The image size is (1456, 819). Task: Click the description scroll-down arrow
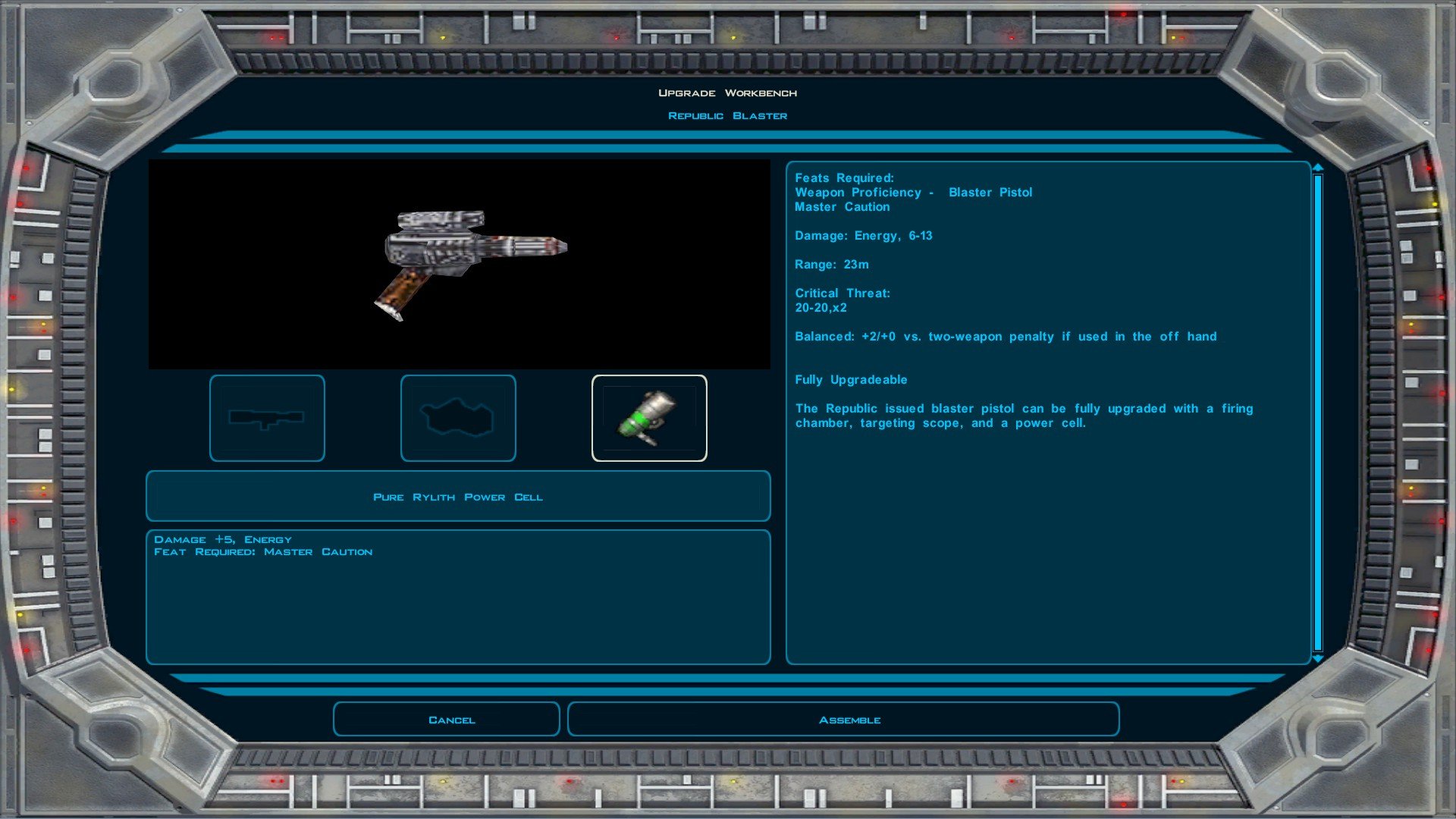click(x=1318, y=659)
